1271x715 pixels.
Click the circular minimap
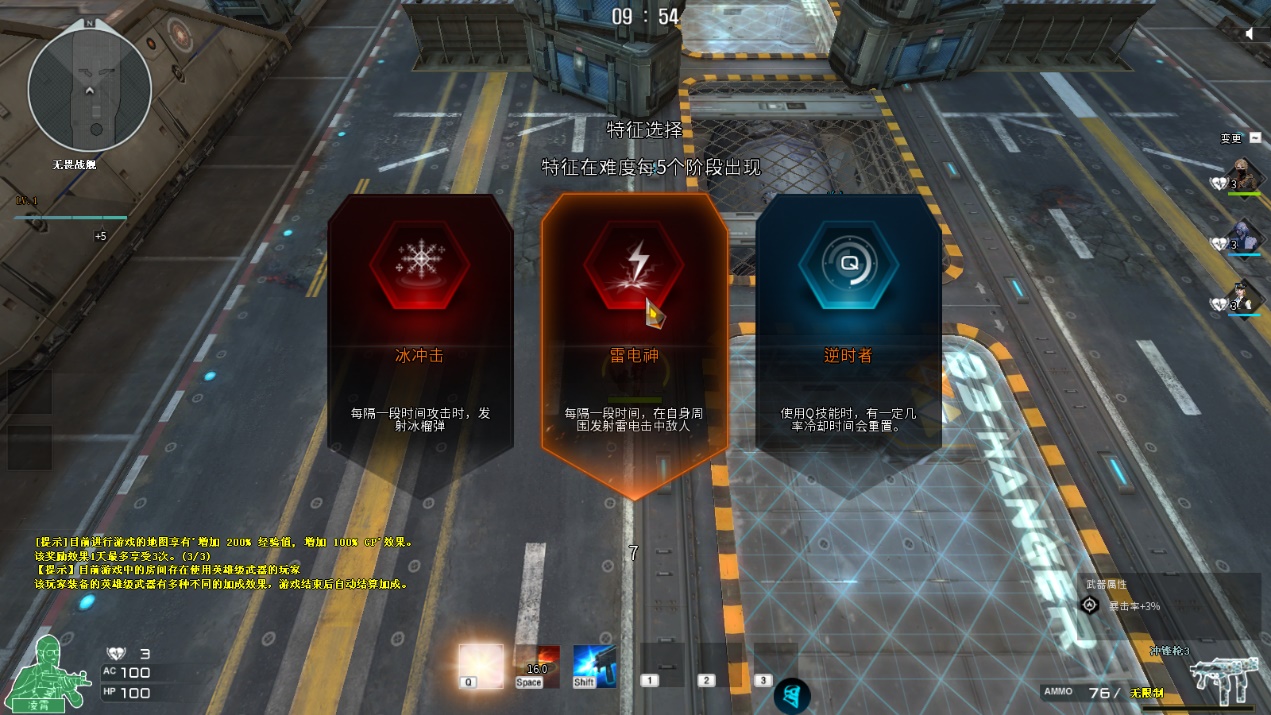[x=90, y=89]
